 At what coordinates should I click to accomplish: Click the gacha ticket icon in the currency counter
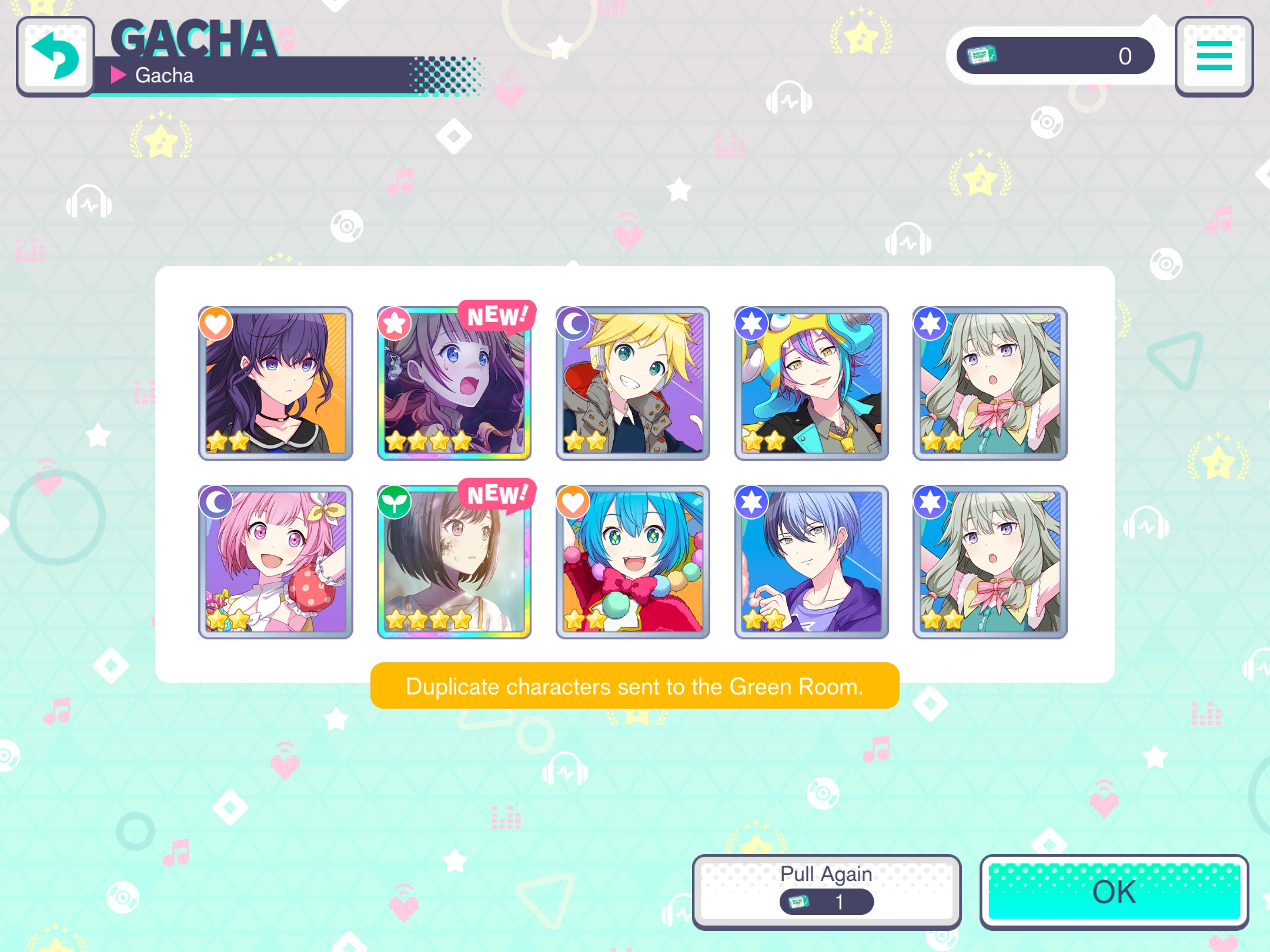point(981,55)
